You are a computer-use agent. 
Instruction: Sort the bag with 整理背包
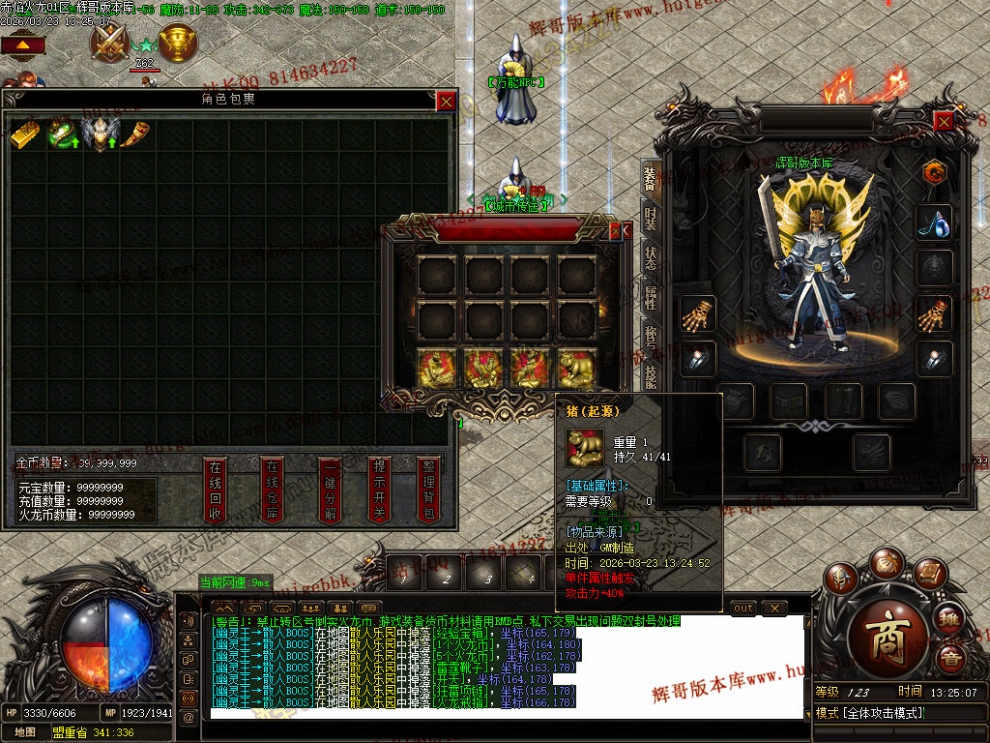[x=428, y=489]
